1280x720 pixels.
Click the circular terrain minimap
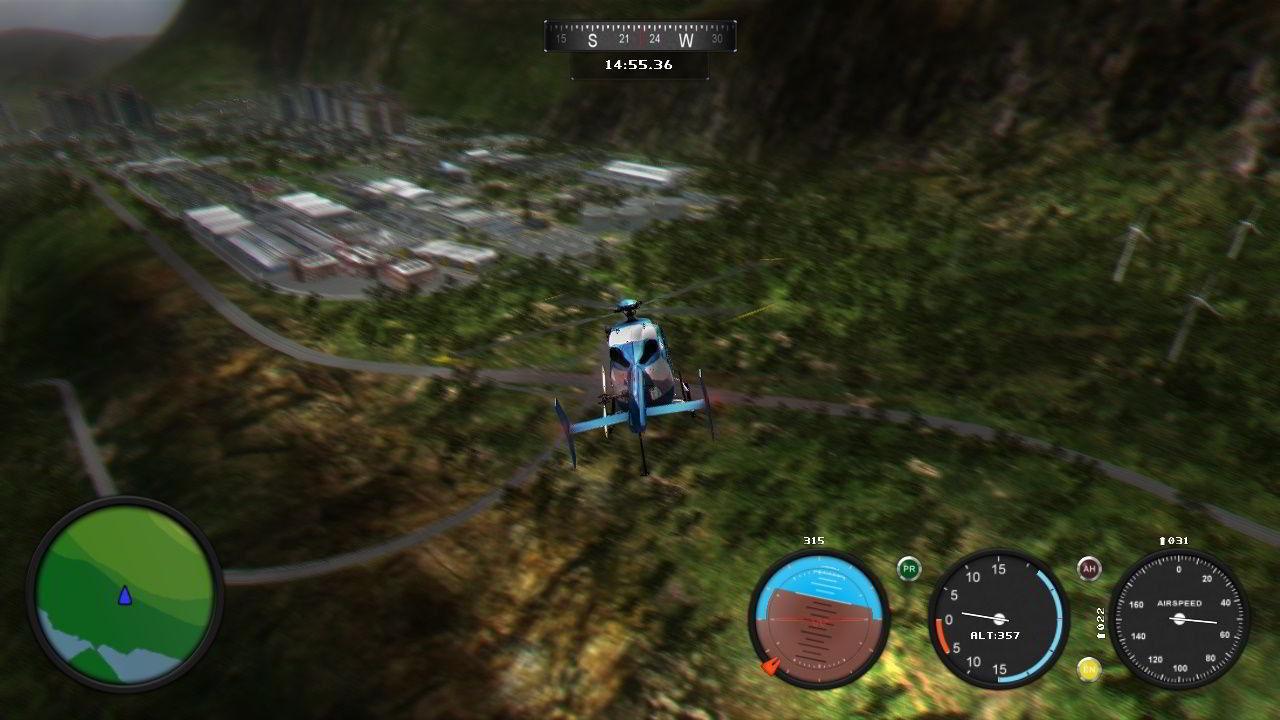tap(125, 593)
